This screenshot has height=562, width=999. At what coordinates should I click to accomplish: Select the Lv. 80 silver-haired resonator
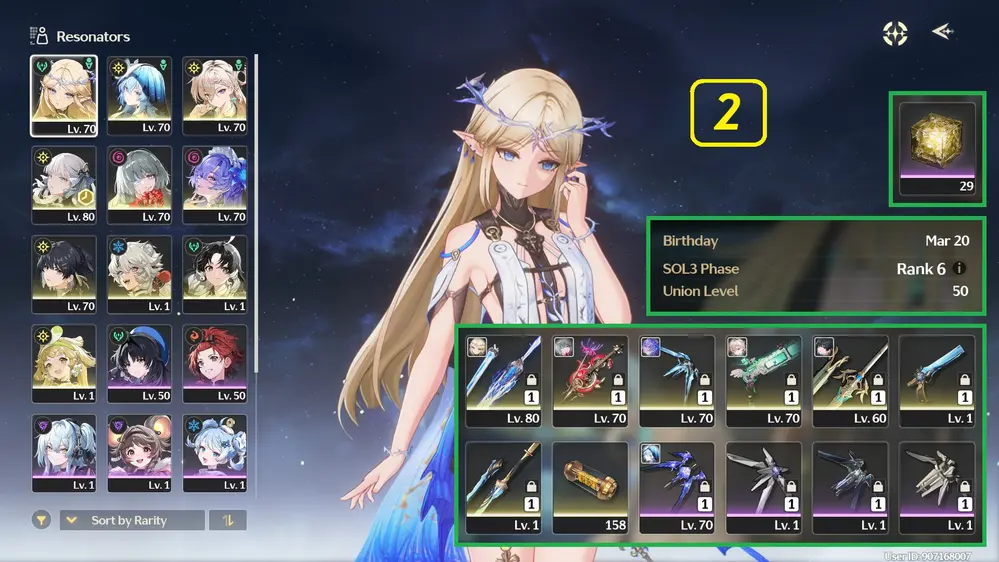click(x=64, y=185)
